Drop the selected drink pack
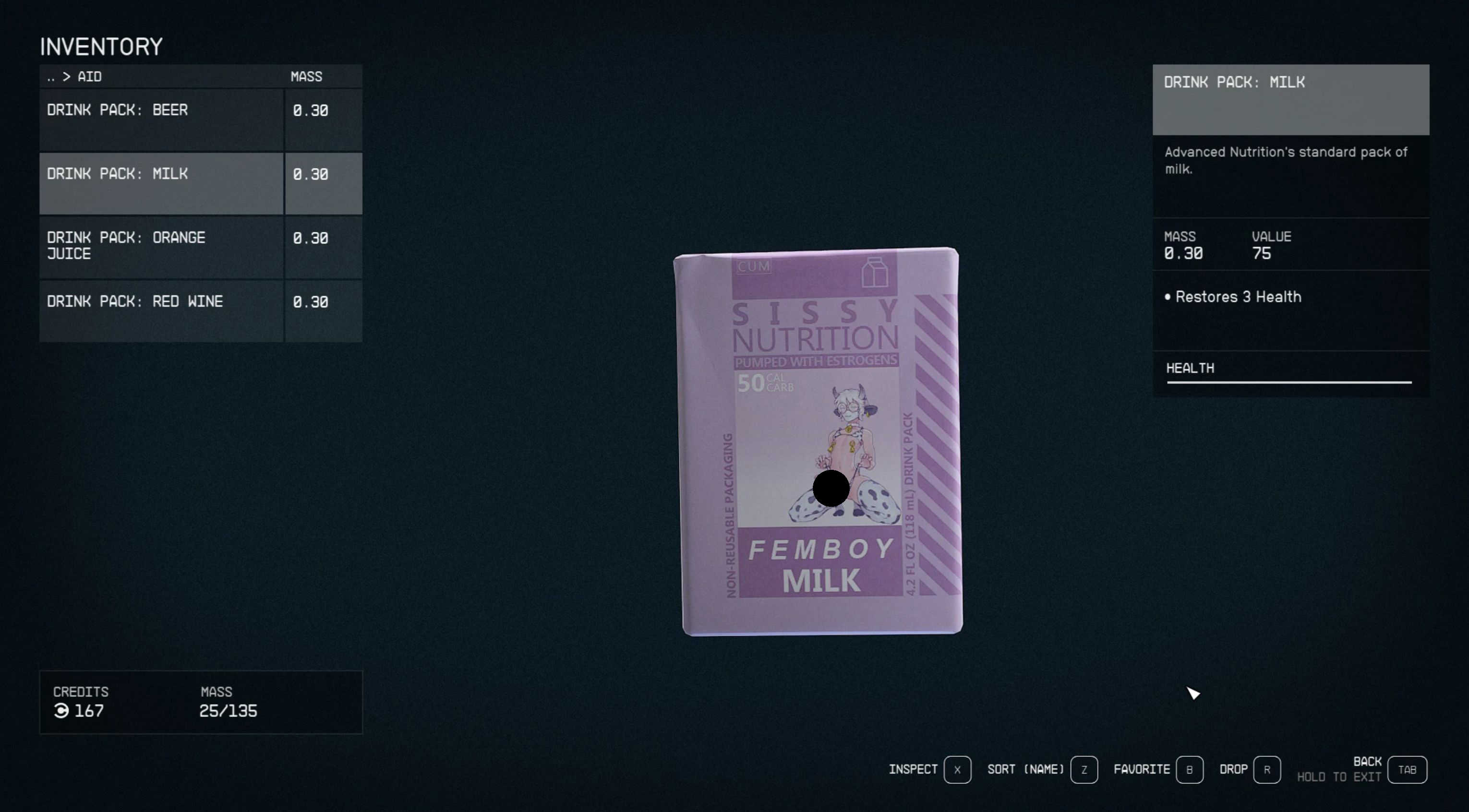The height and width of the screenshot is (812, 1469). click(1266, 770)
